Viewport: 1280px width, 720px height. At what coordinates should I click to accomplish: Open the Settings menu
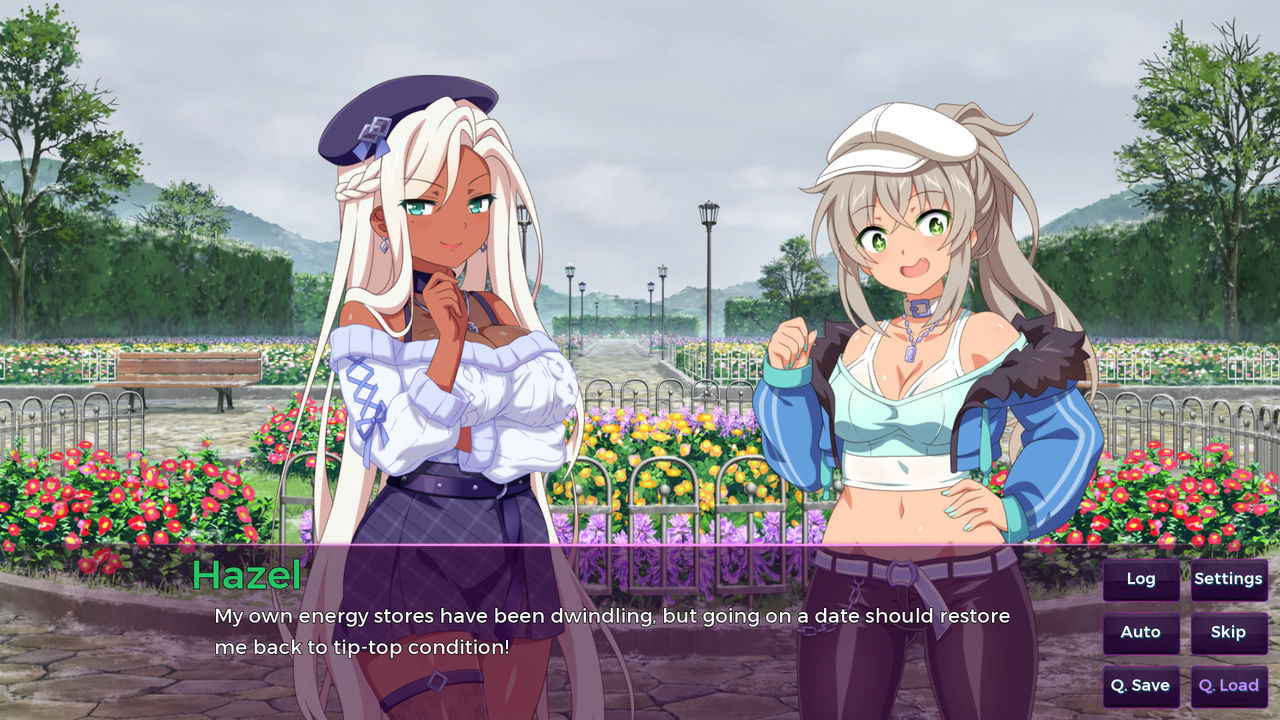tap(1229, 578)
